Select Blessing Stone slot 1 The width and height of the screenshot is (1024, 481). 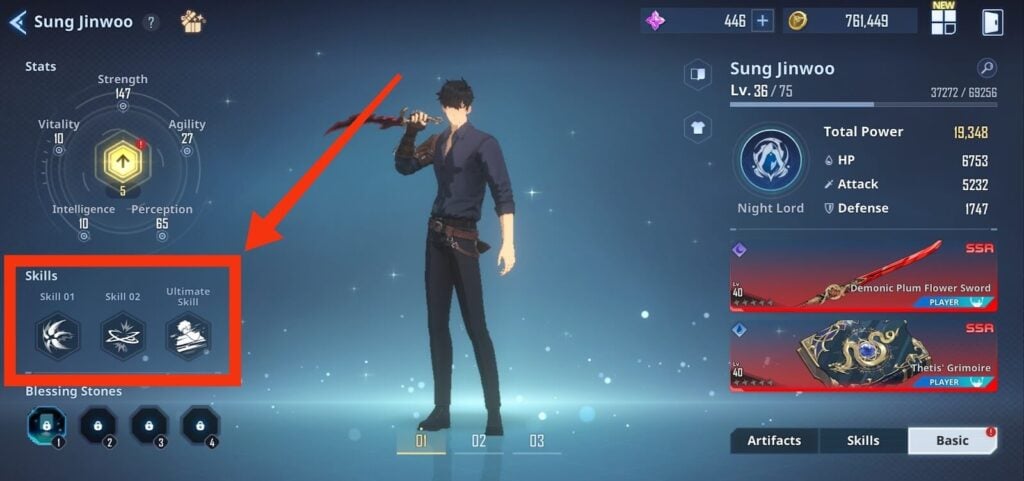tap(46, 425)
